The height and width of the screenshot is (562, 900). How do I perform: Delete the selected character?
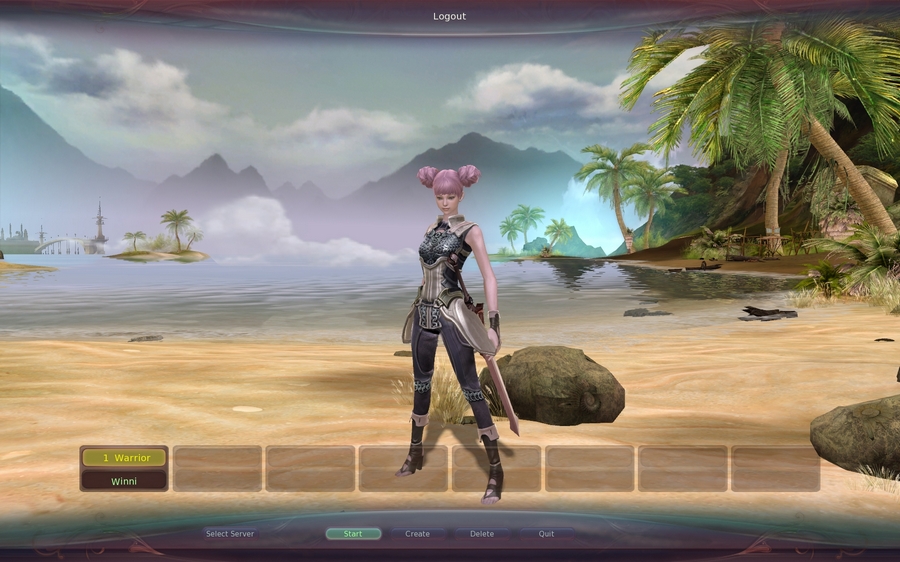pyautogui.click(x=482, y=534)
